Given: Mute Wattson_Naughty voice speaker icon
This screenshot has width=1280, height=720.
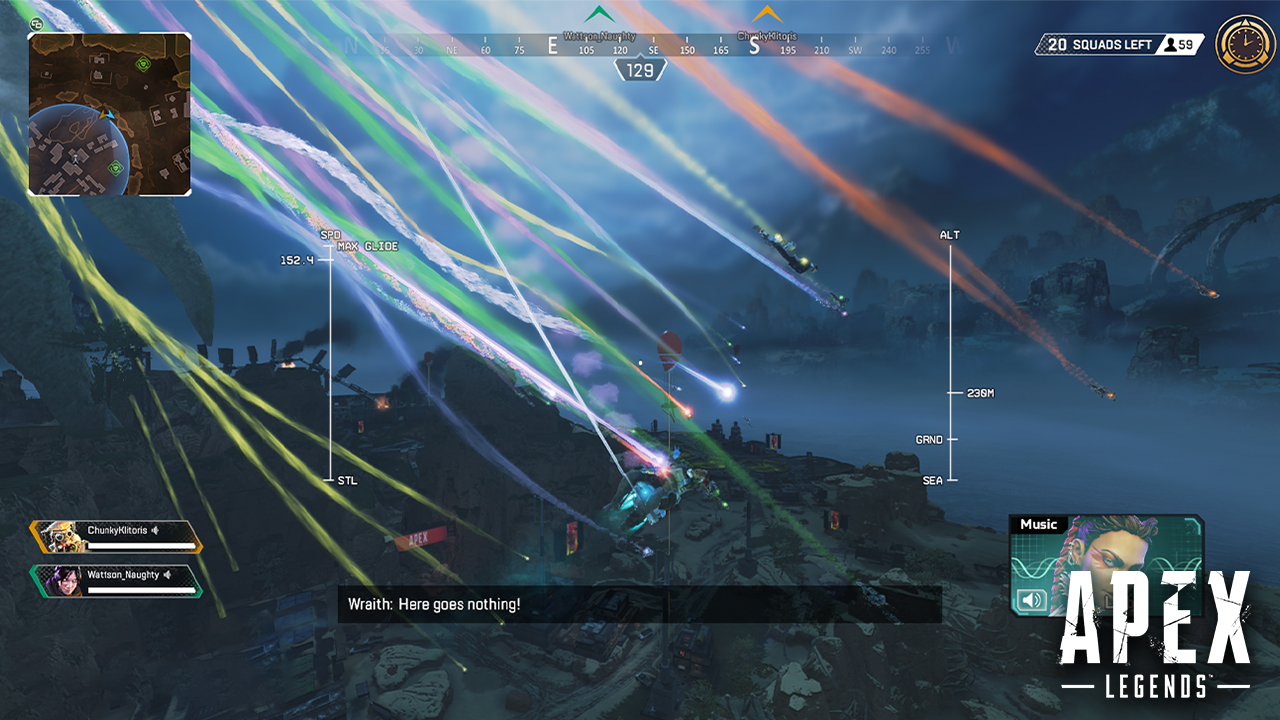Looking at the screenshot, I should point(168,574).
